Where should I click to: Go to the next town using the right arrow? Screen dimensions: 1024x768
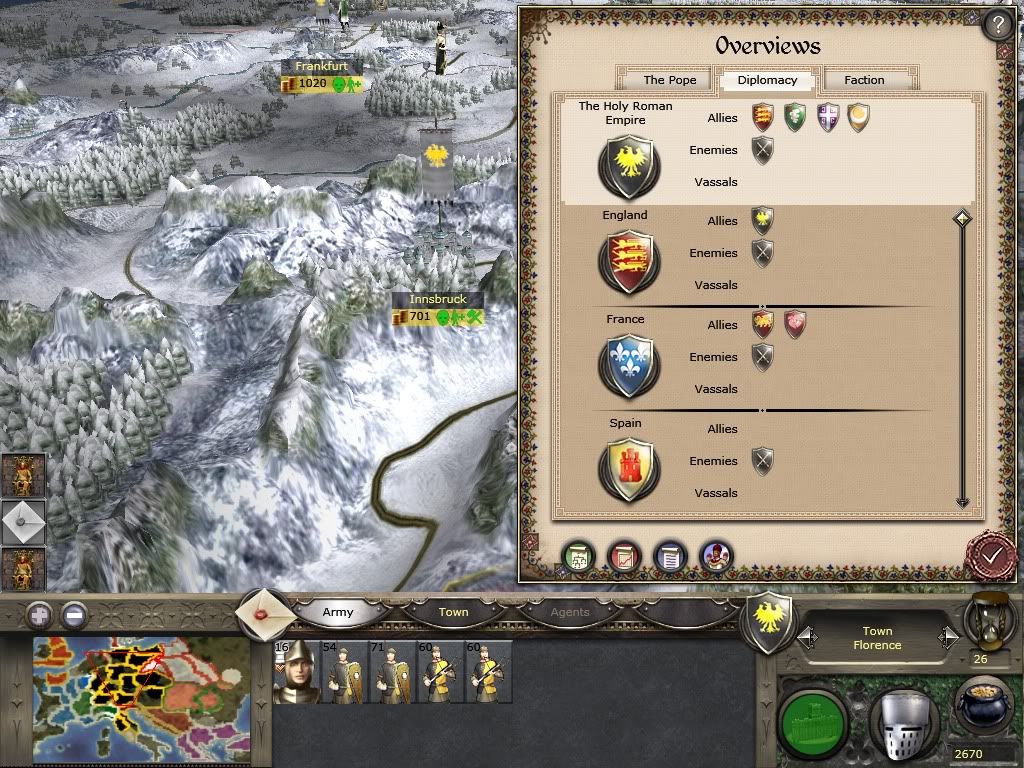[x=948, y=637]
